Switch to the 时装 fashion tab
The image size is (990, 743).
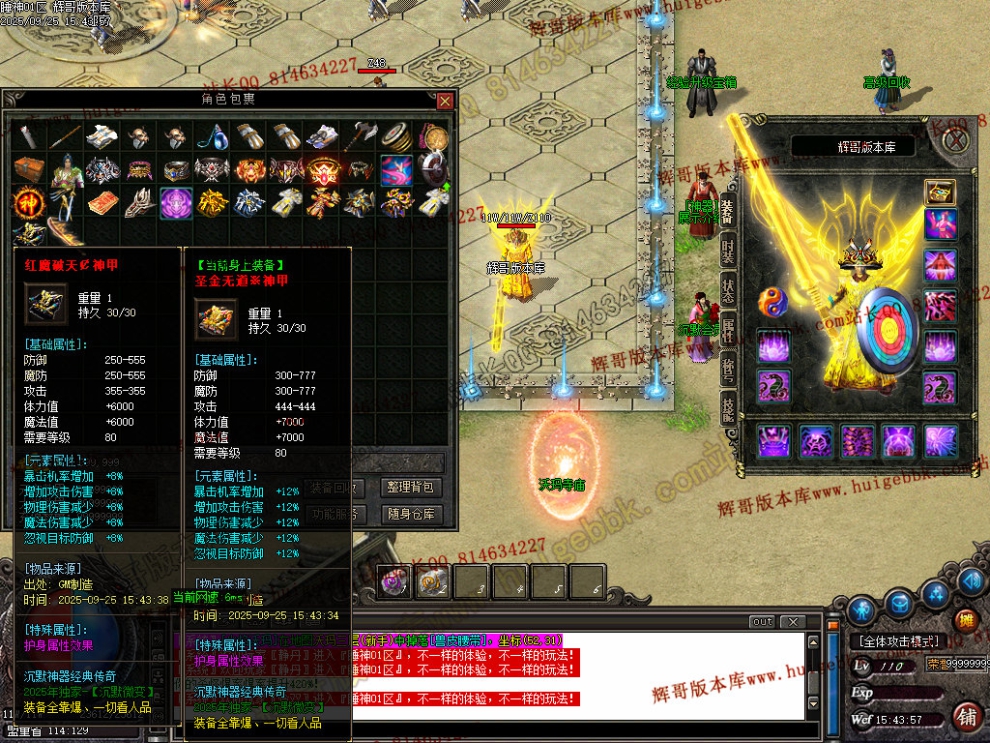[x=728, y=250]
